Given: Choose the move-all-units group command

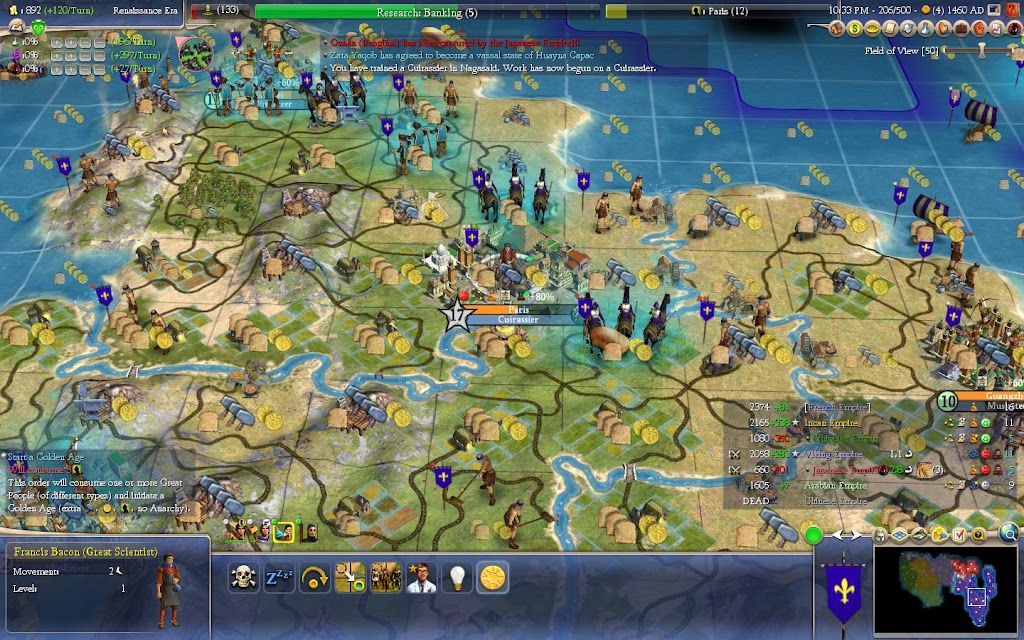Looking at the screenshot, I should pyautogui.click(x=386, y=576).
